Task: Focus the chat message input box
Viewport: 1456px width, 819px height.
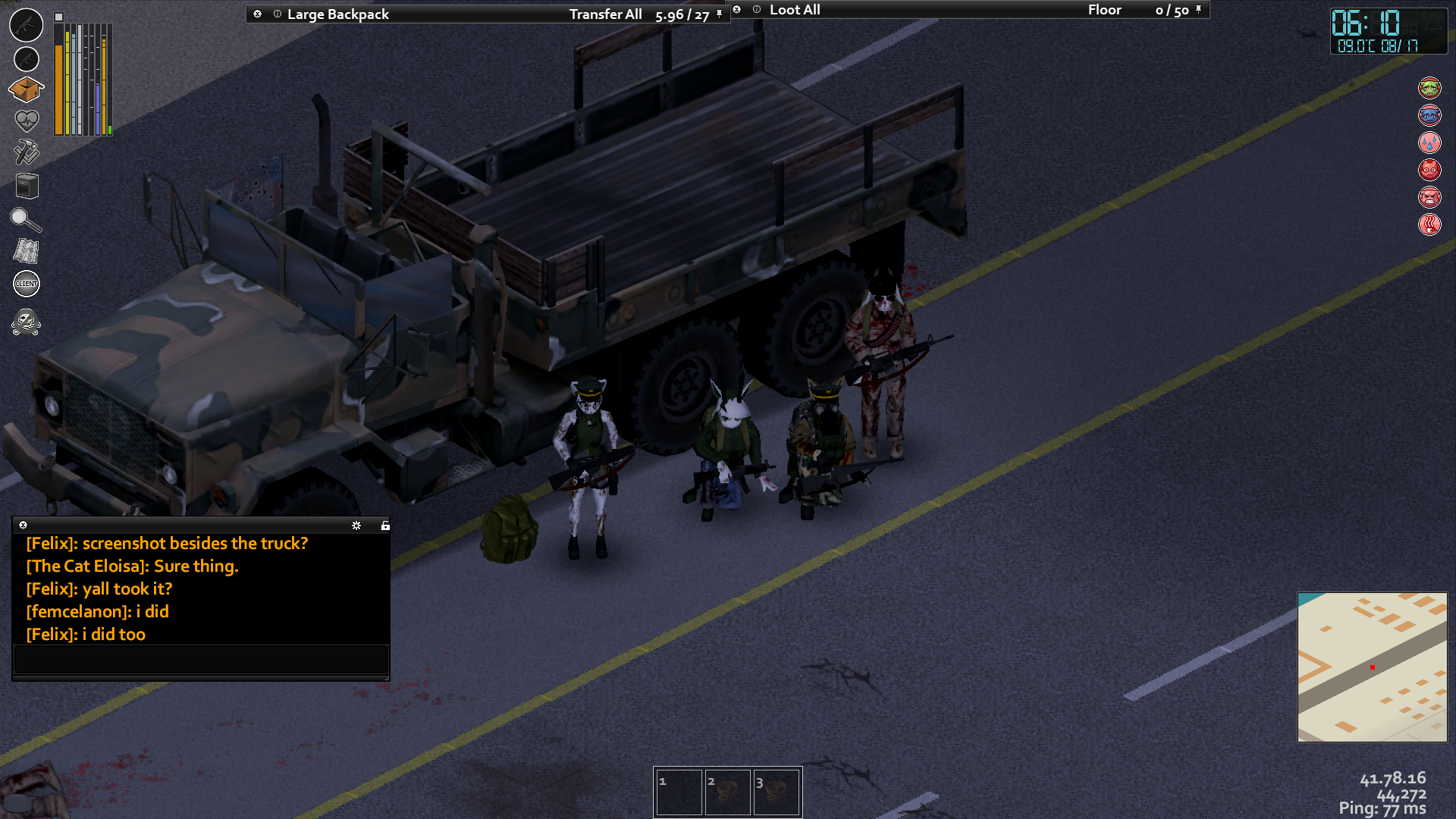Action: (x=201, y=659)
